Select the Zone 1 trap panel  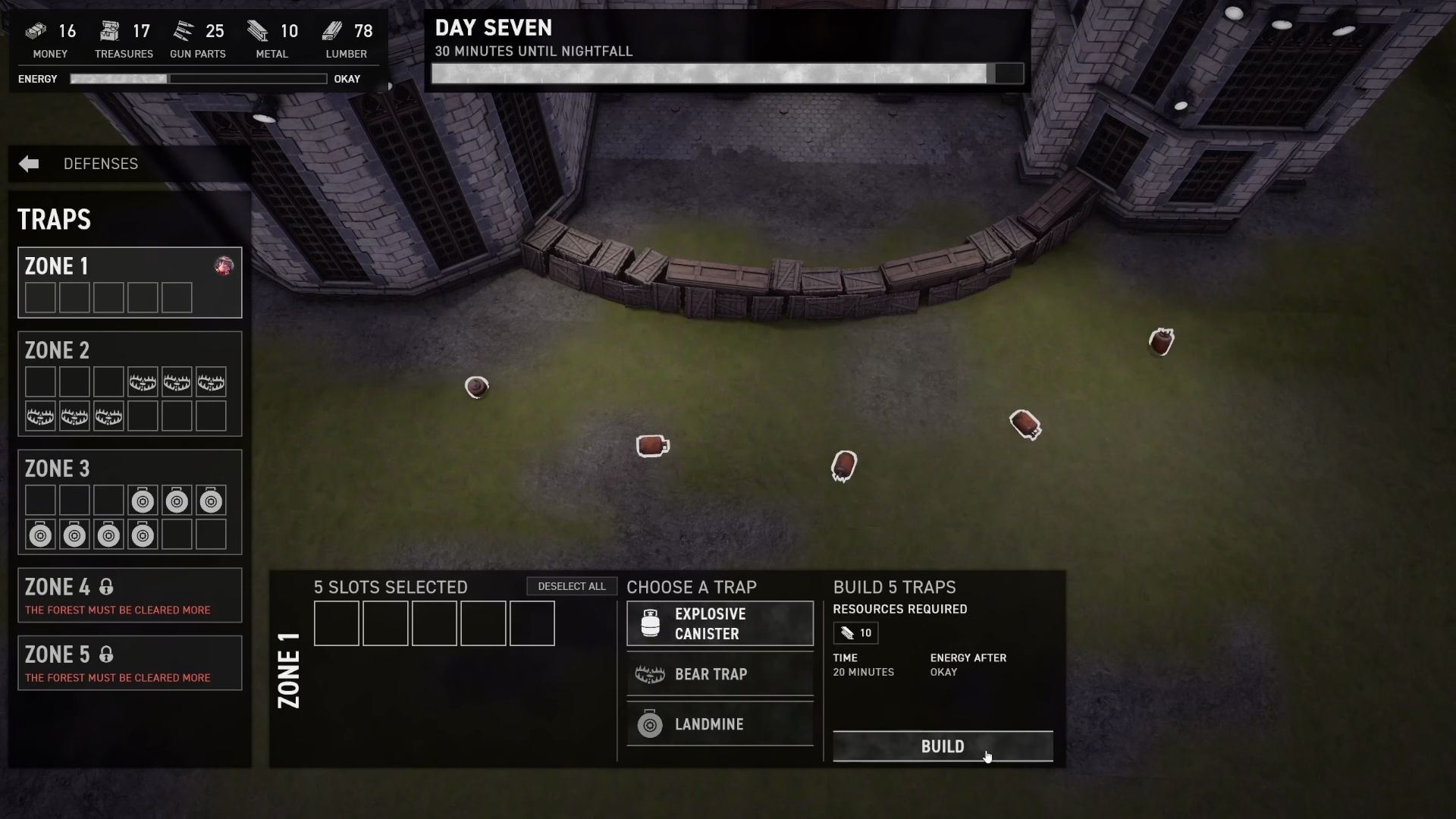pos(129,282)
